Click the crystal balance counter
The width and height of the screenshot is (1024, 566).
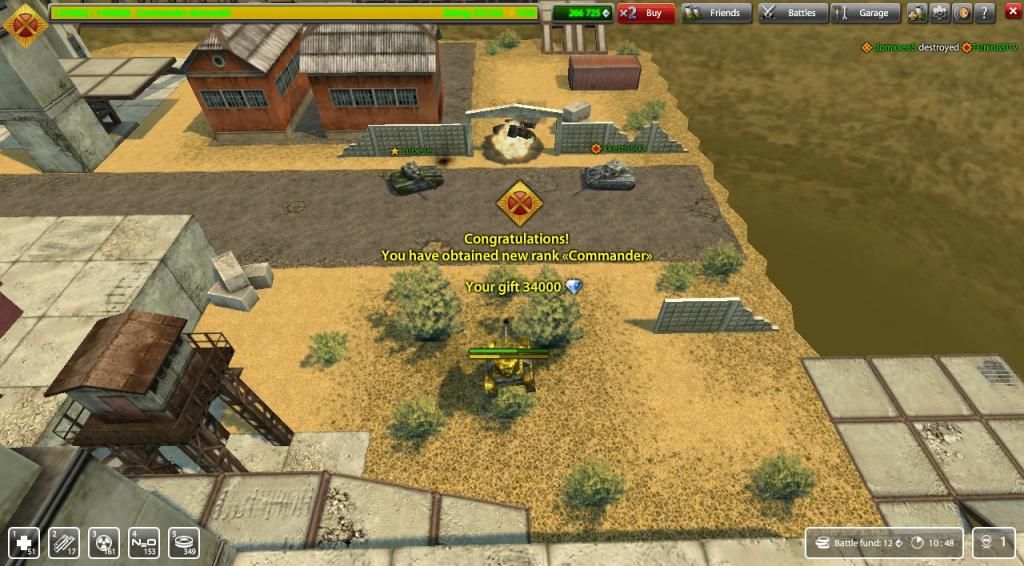pyautogui.click(x=582, y=13)
